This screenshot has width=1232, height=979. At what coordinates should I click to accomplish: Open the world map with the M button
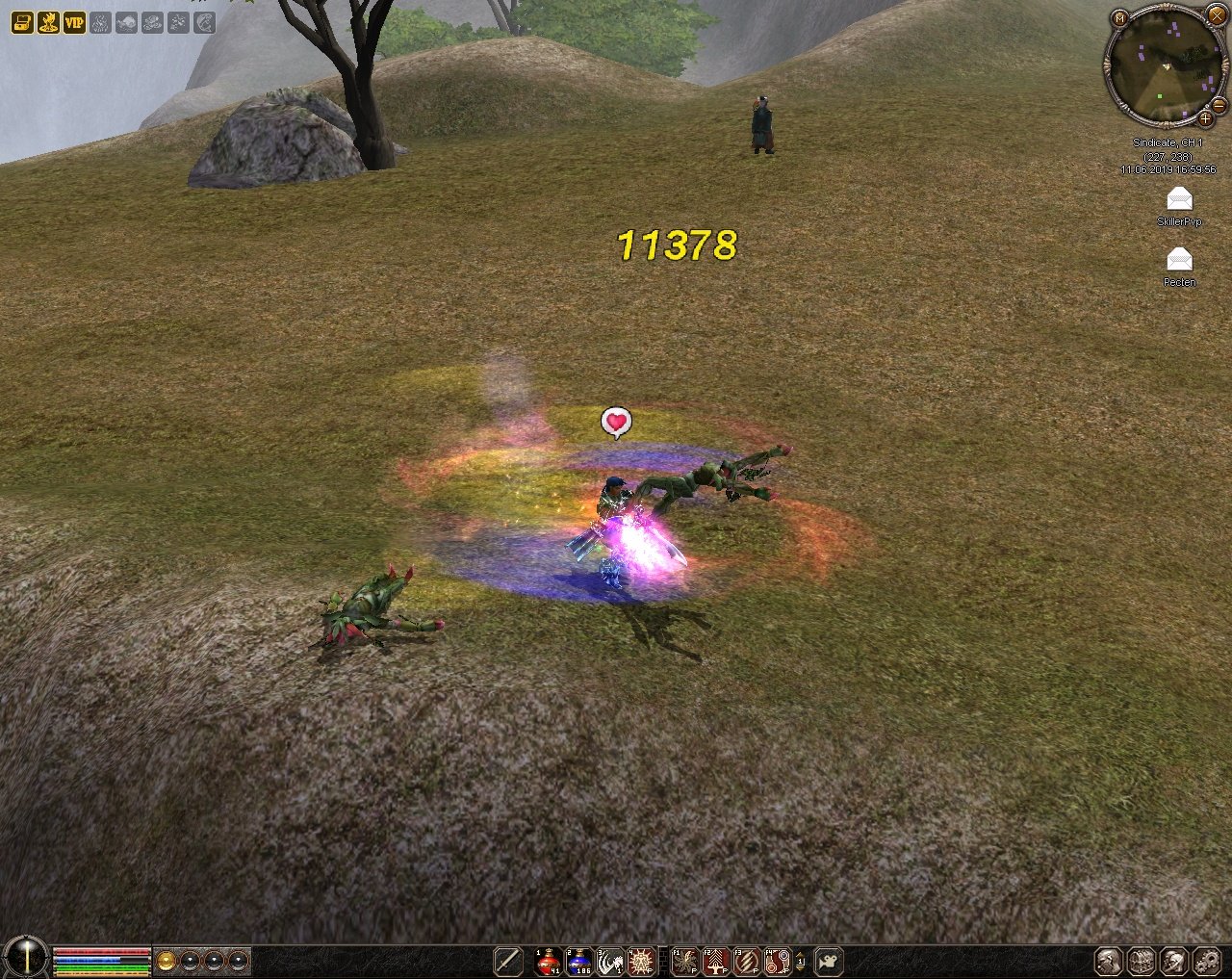tap(1119, 18)
